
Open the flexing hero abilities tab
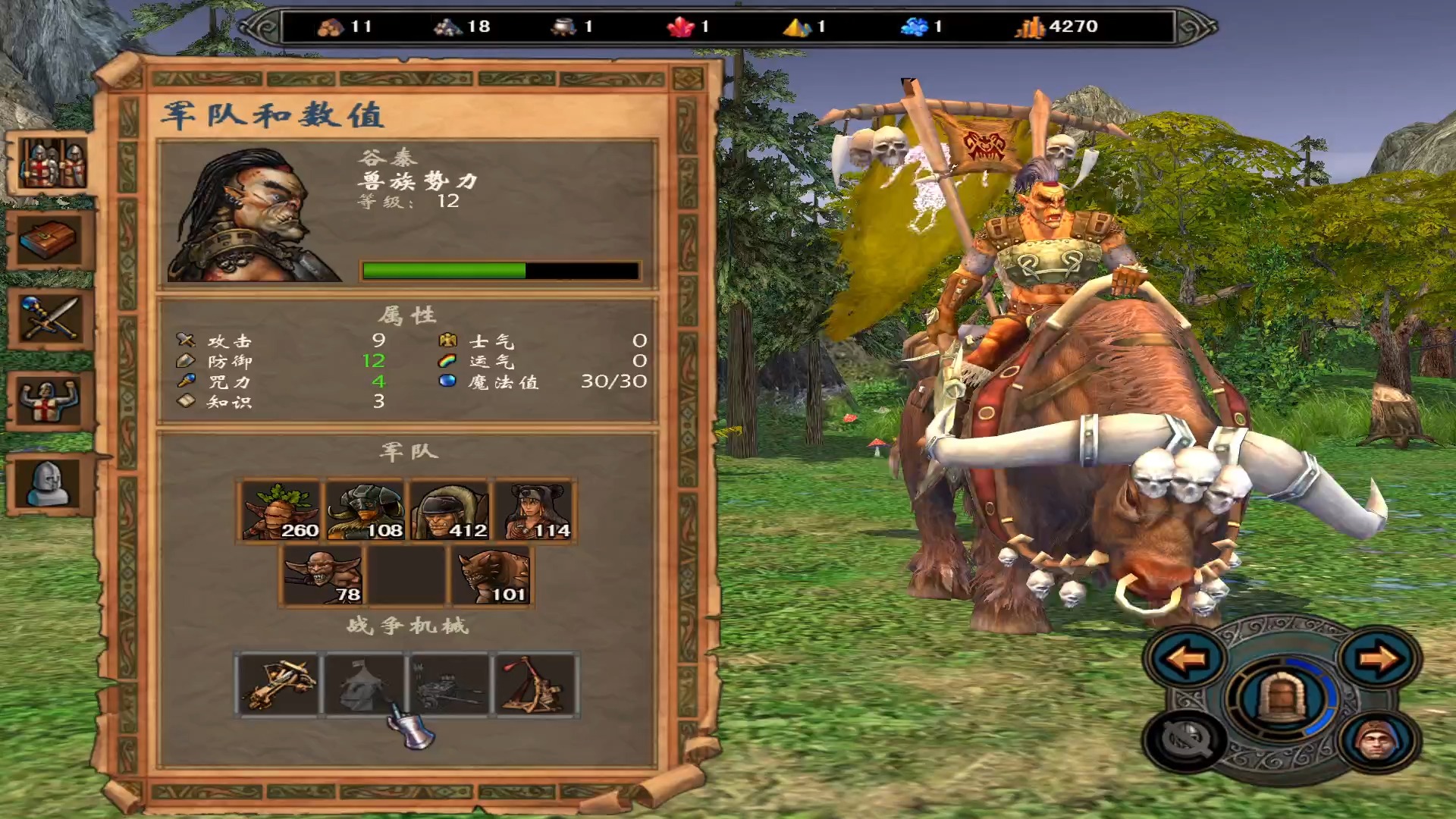click(50, 400)
